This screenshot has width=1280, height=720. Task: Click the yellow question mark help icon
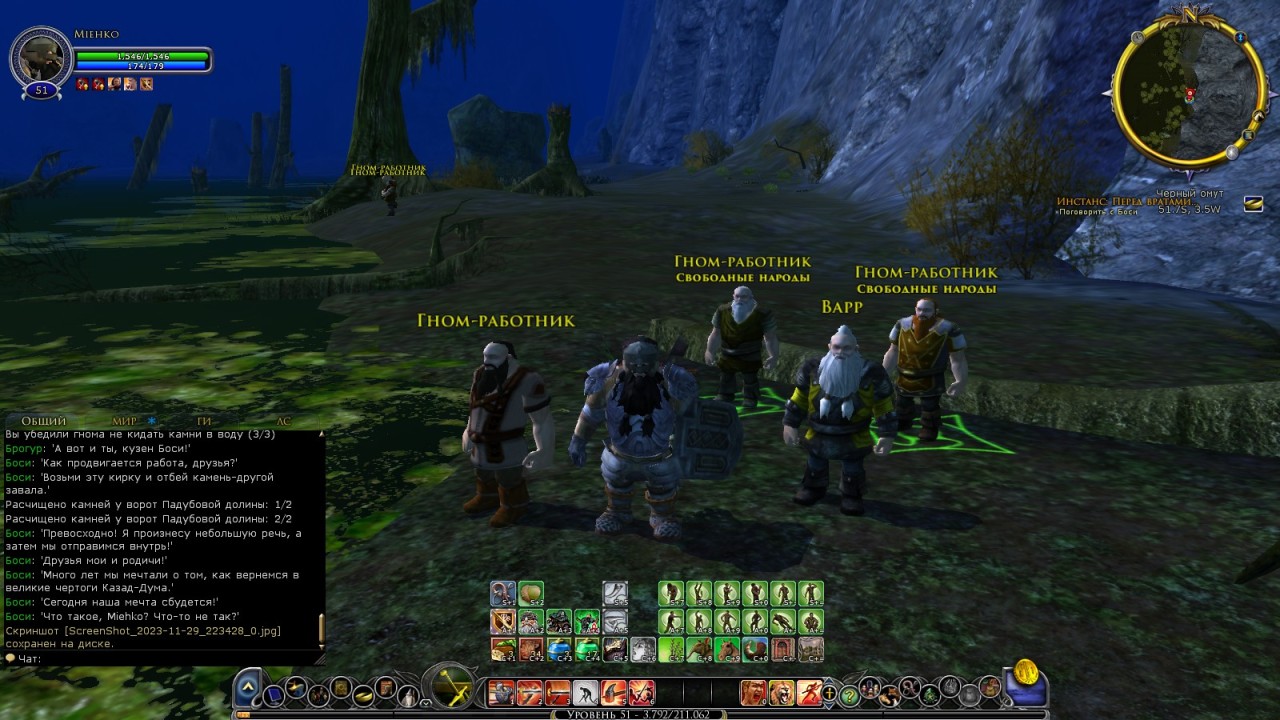(x=849, y=693)
